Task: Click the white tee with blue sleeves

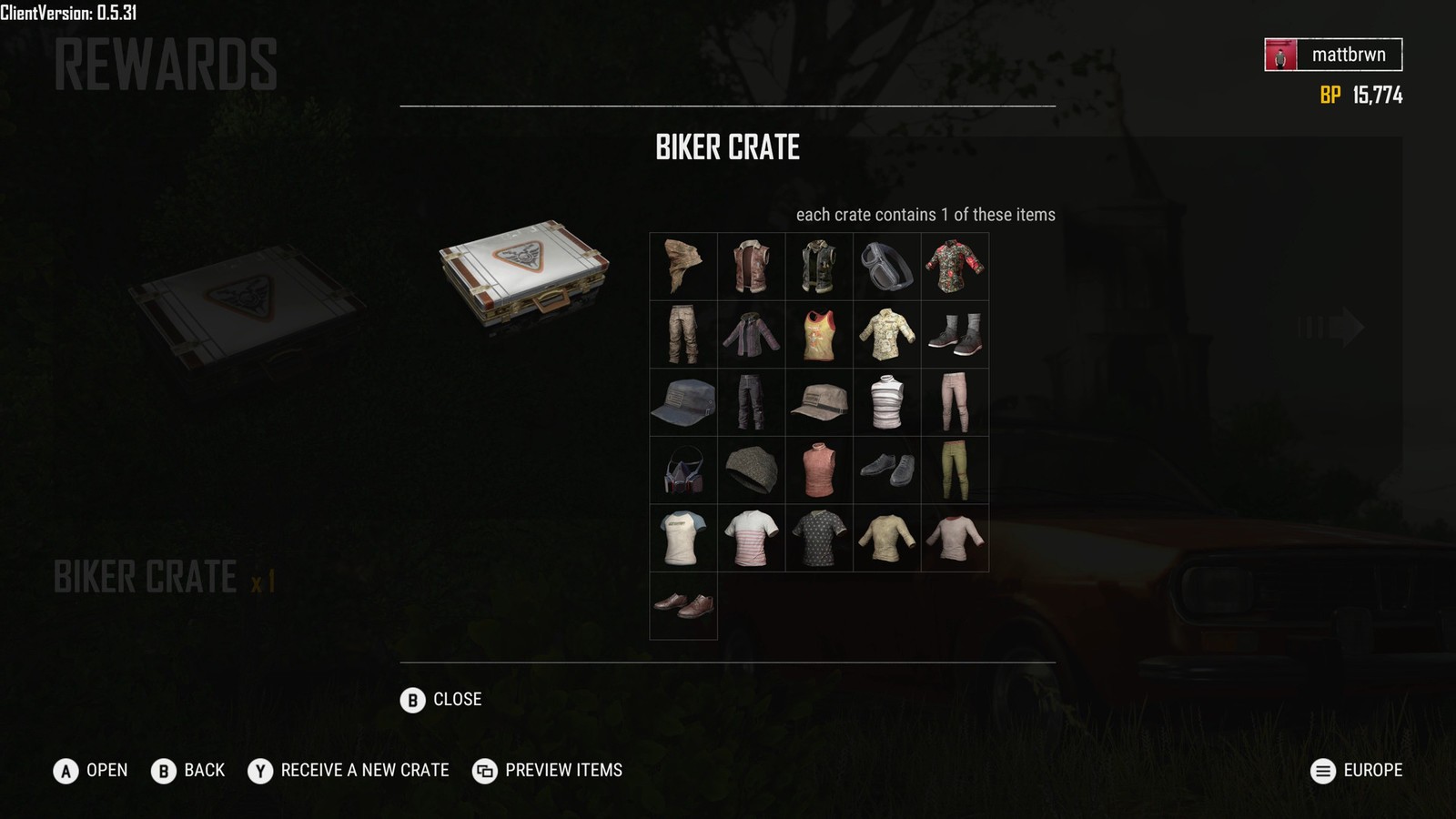Action: click(x=683, y=539)
